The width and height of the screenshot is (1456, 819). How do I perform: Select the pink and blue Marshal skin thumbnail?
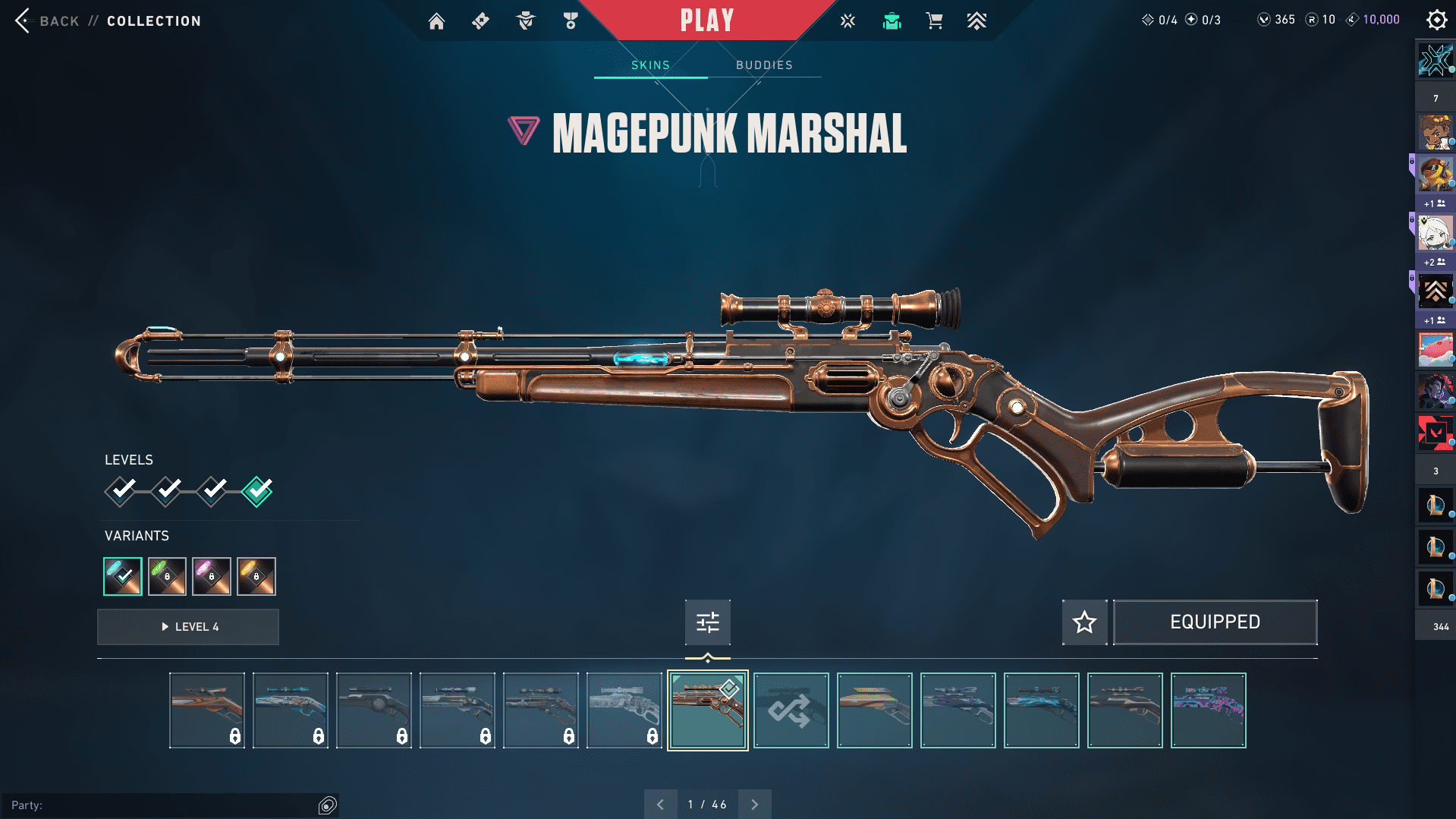pos(1208,710)
